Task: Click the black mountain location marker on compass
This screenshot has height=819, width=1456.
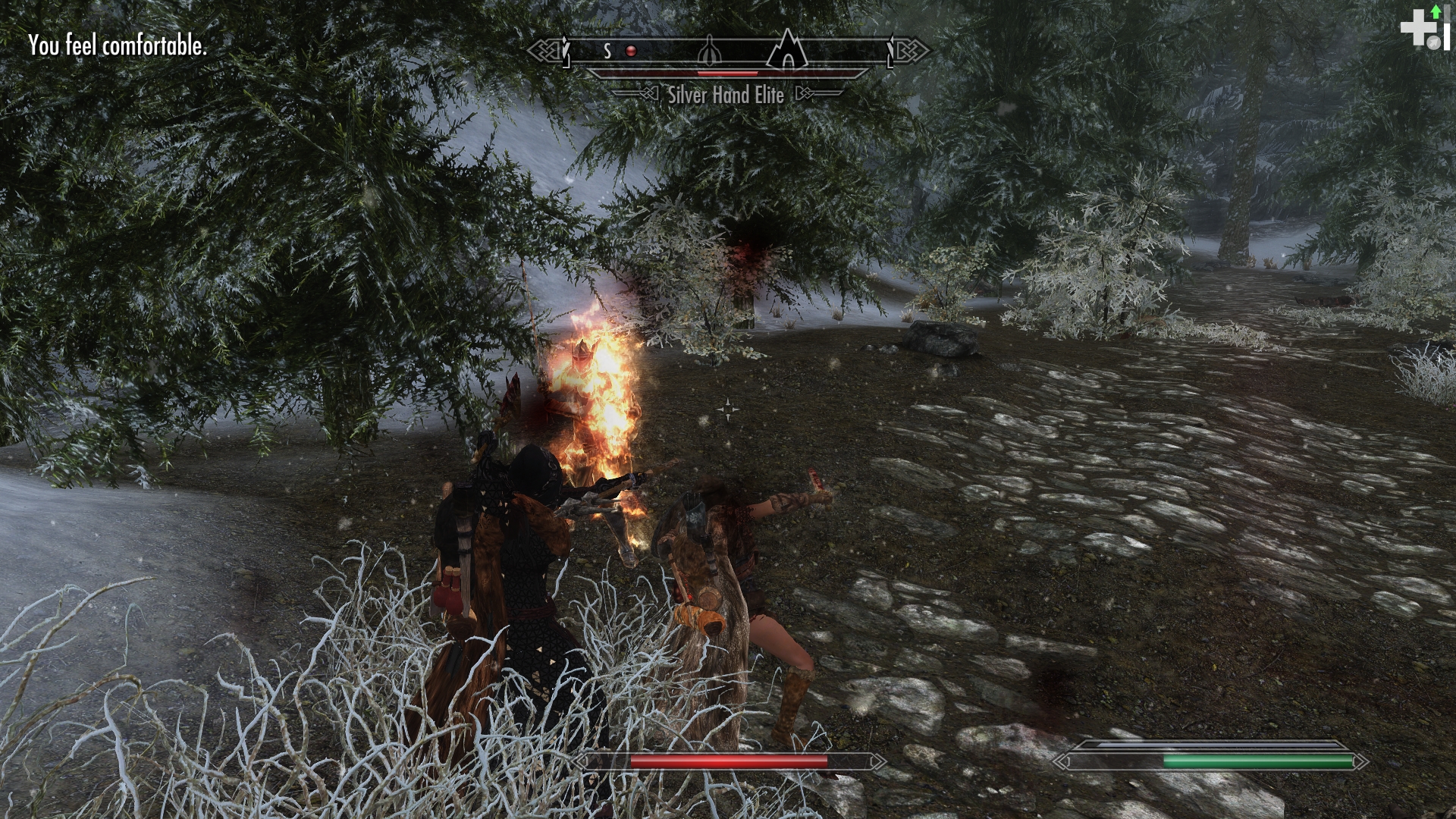Action: [x=788, y=50]
